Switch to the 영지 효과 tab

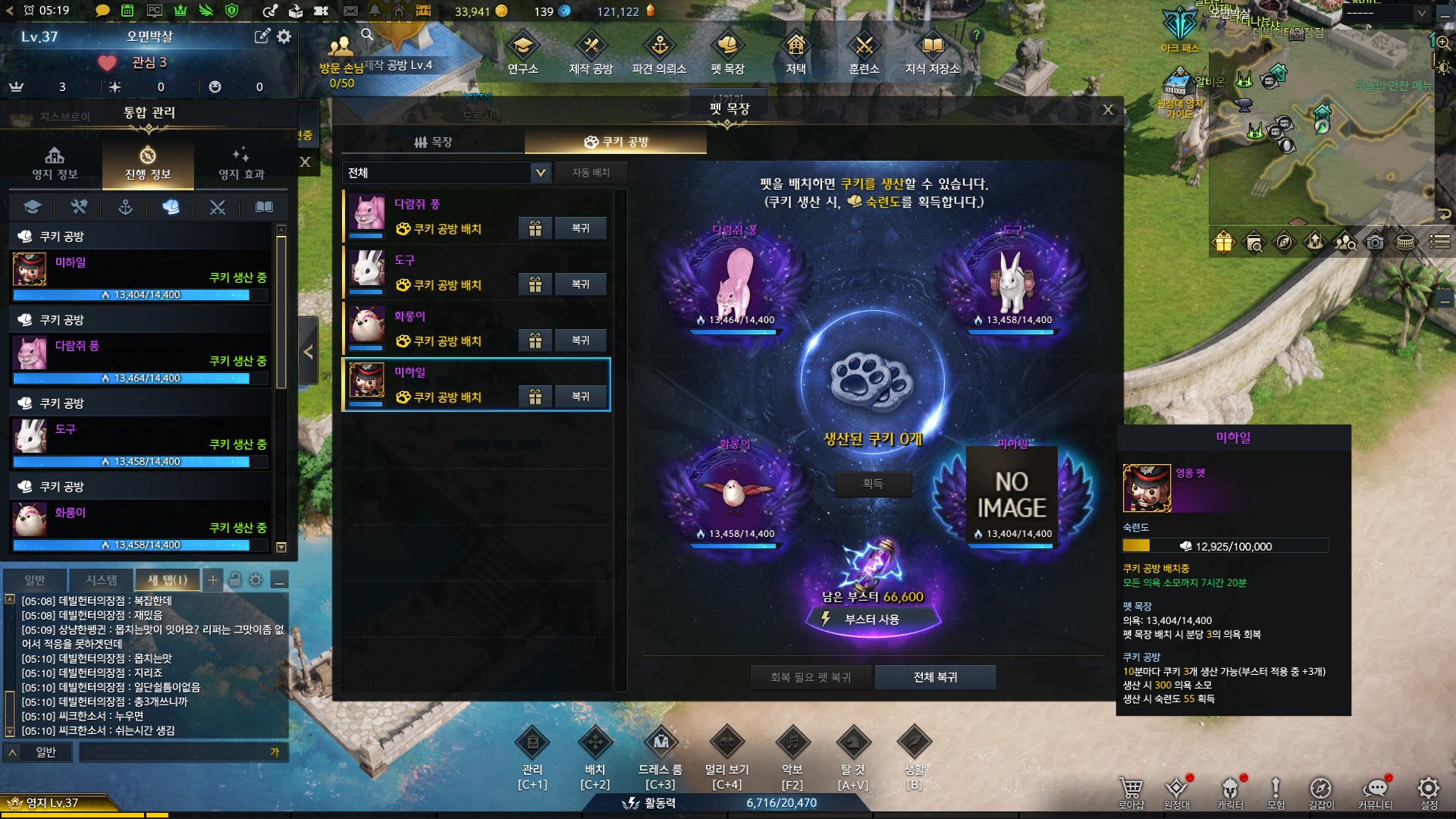click(241, 164)
